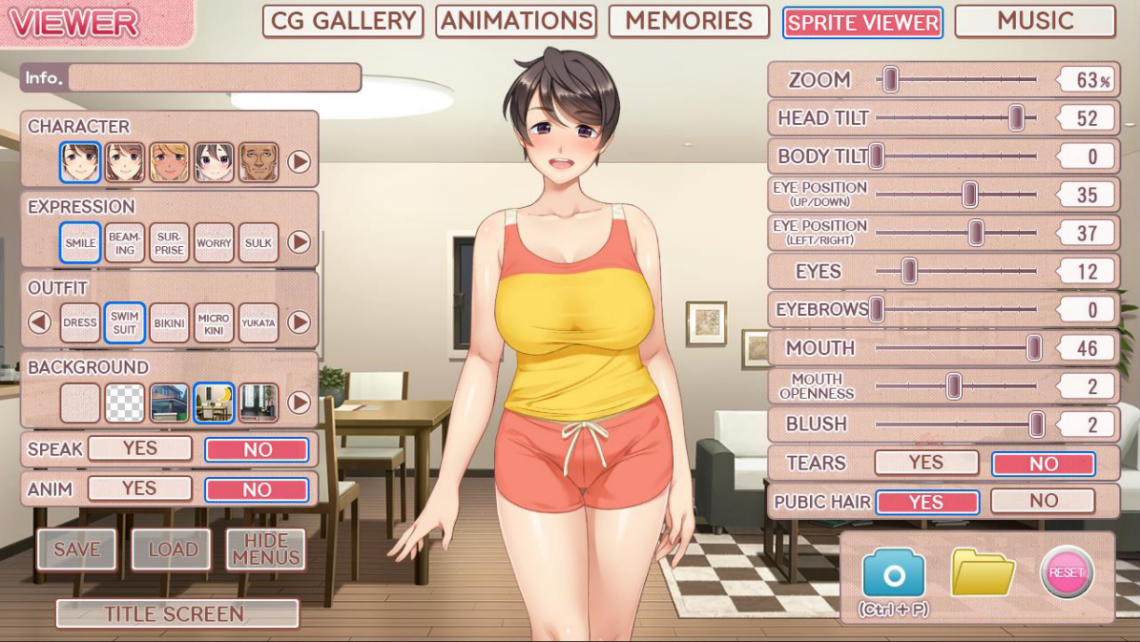This screenshot has height=642, width=1140.
Task: Select the transparent checkerboard background
Action: [125, 403]
